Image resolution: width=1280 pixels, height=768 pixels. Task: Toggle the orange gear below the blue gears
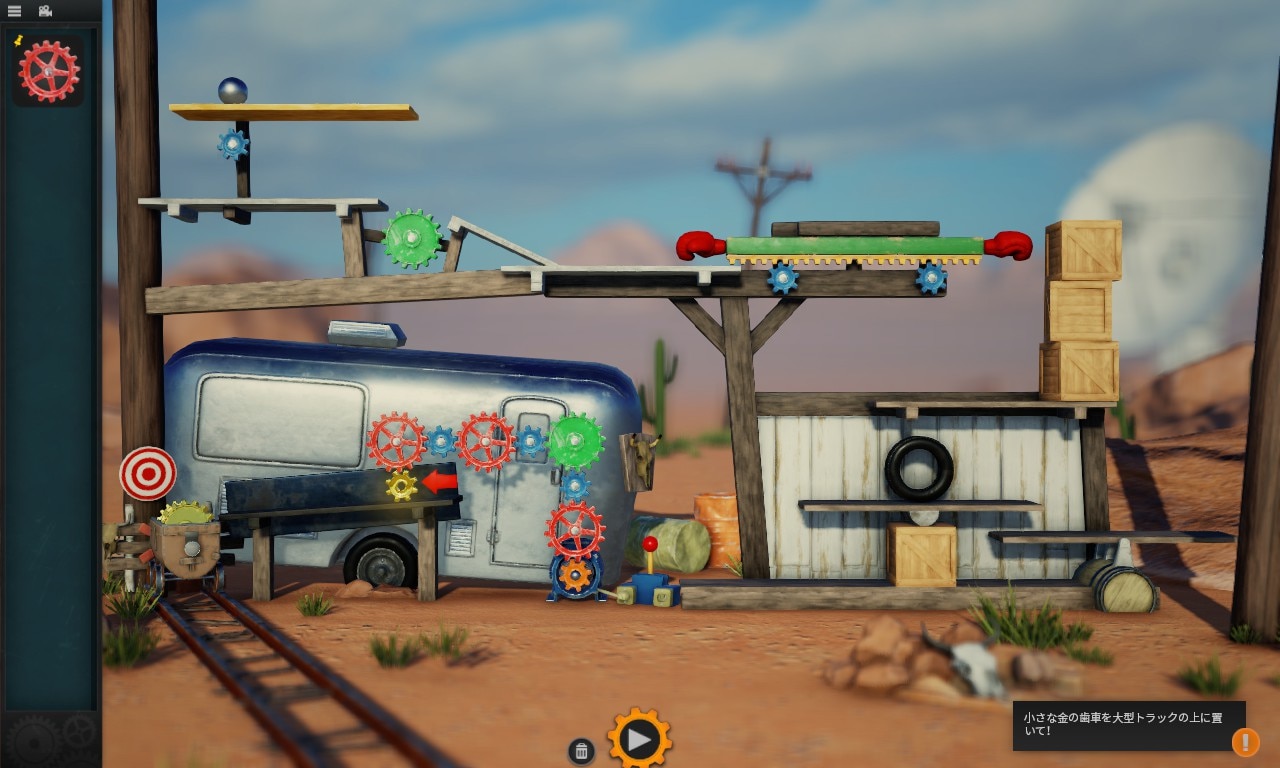(x=575, y=575)
